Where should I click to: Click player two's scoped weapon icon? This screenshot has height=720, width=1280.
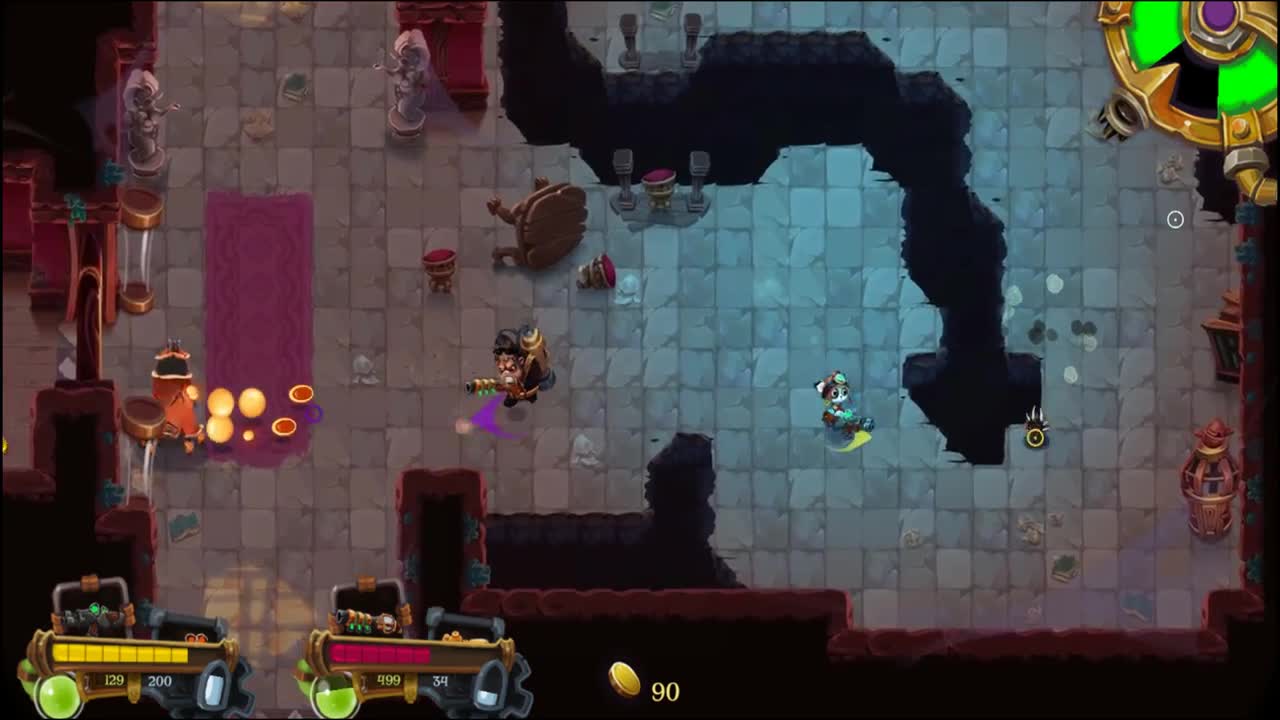tap(364, 621)
